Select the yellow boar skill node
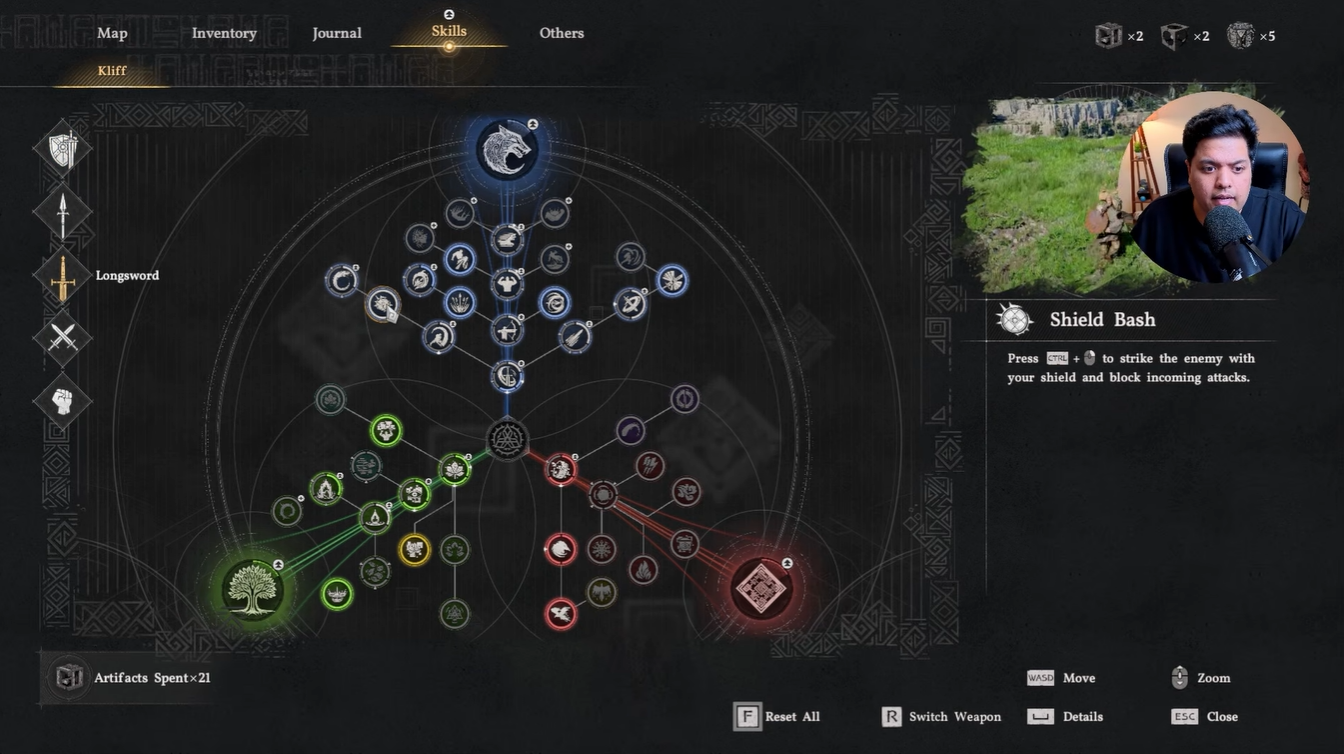Image resolution: width=1344 pixels, height=754 pixels. pyautogui.click(x=414, y=548)
